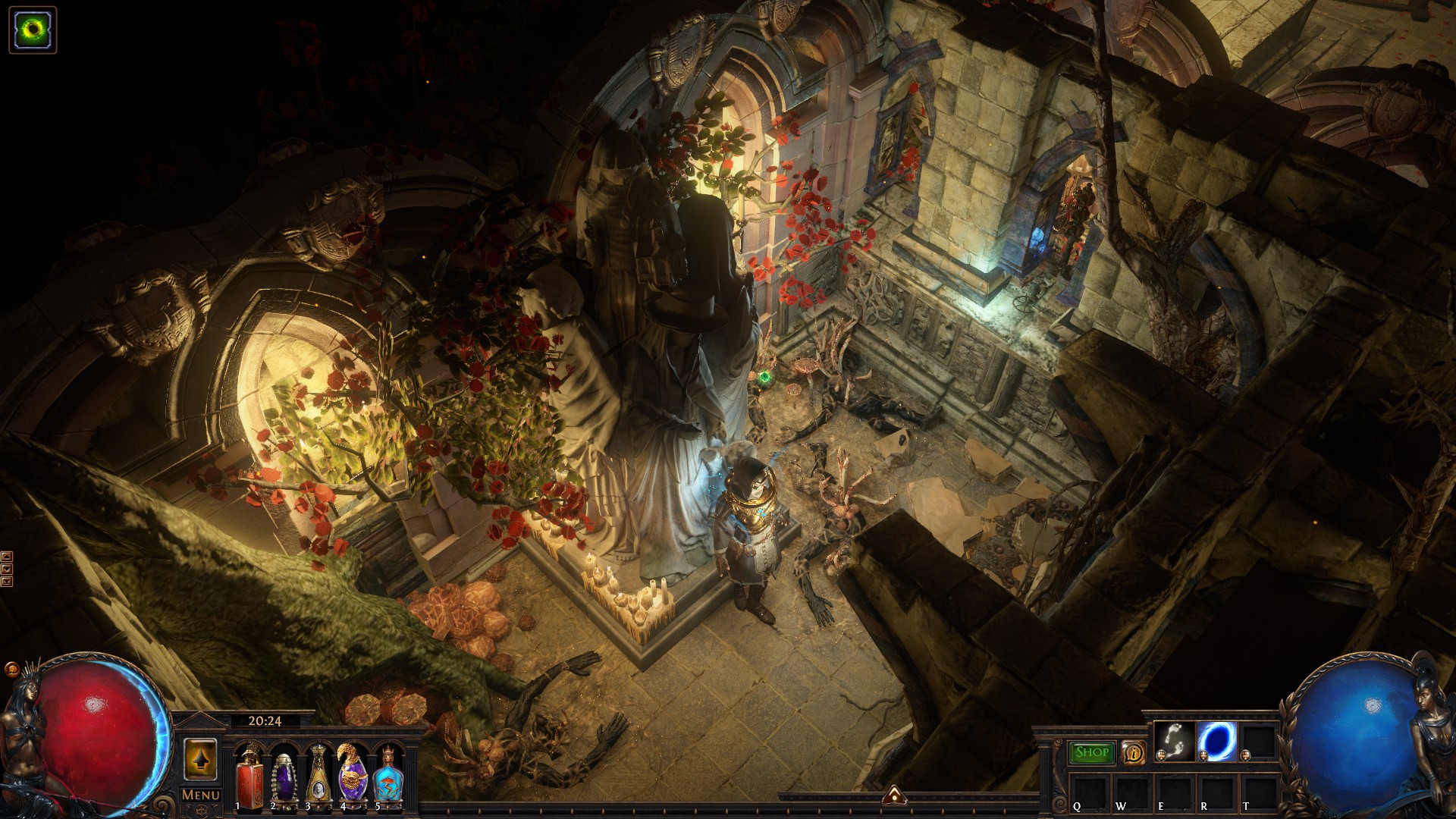Use the golden flask with portrait
Viewport: 1456px width, 819px height.
pos(318,775)
